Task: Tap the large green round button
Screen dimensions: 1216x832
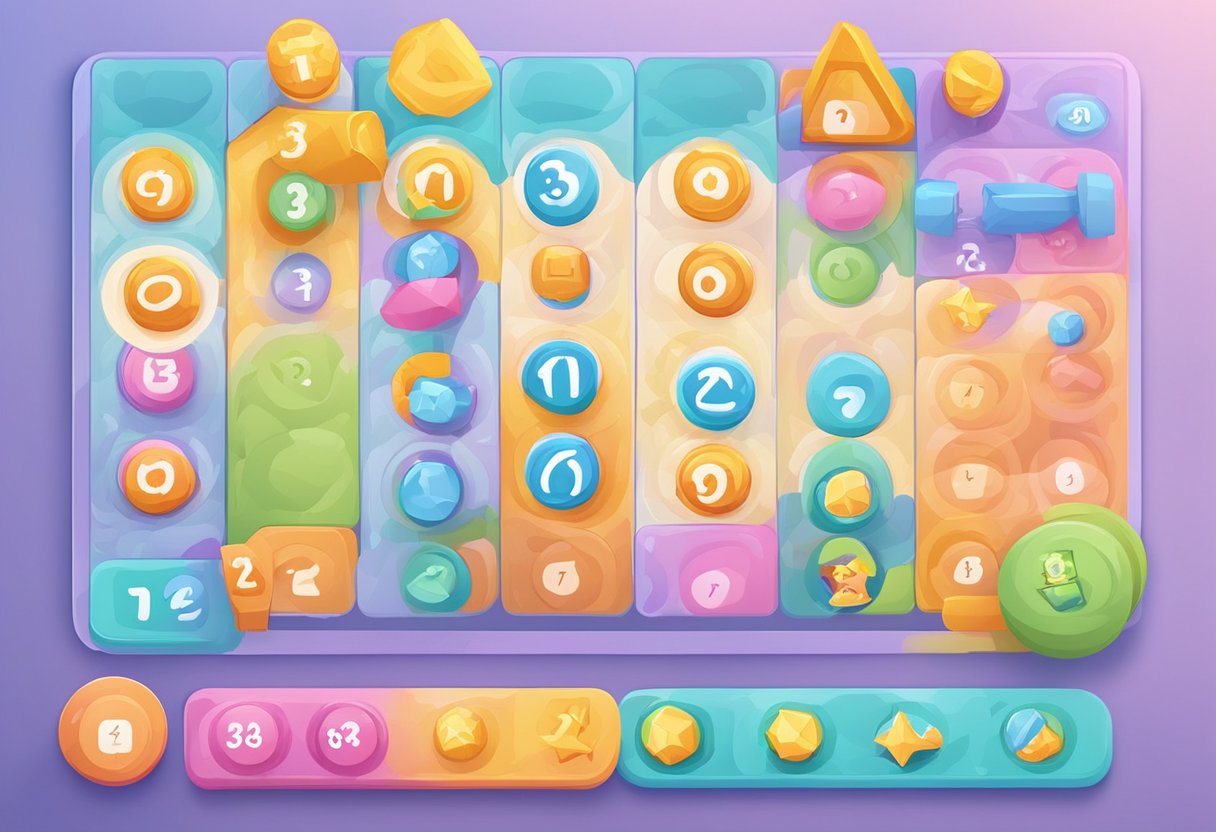Action: [x=1068, y=580]
